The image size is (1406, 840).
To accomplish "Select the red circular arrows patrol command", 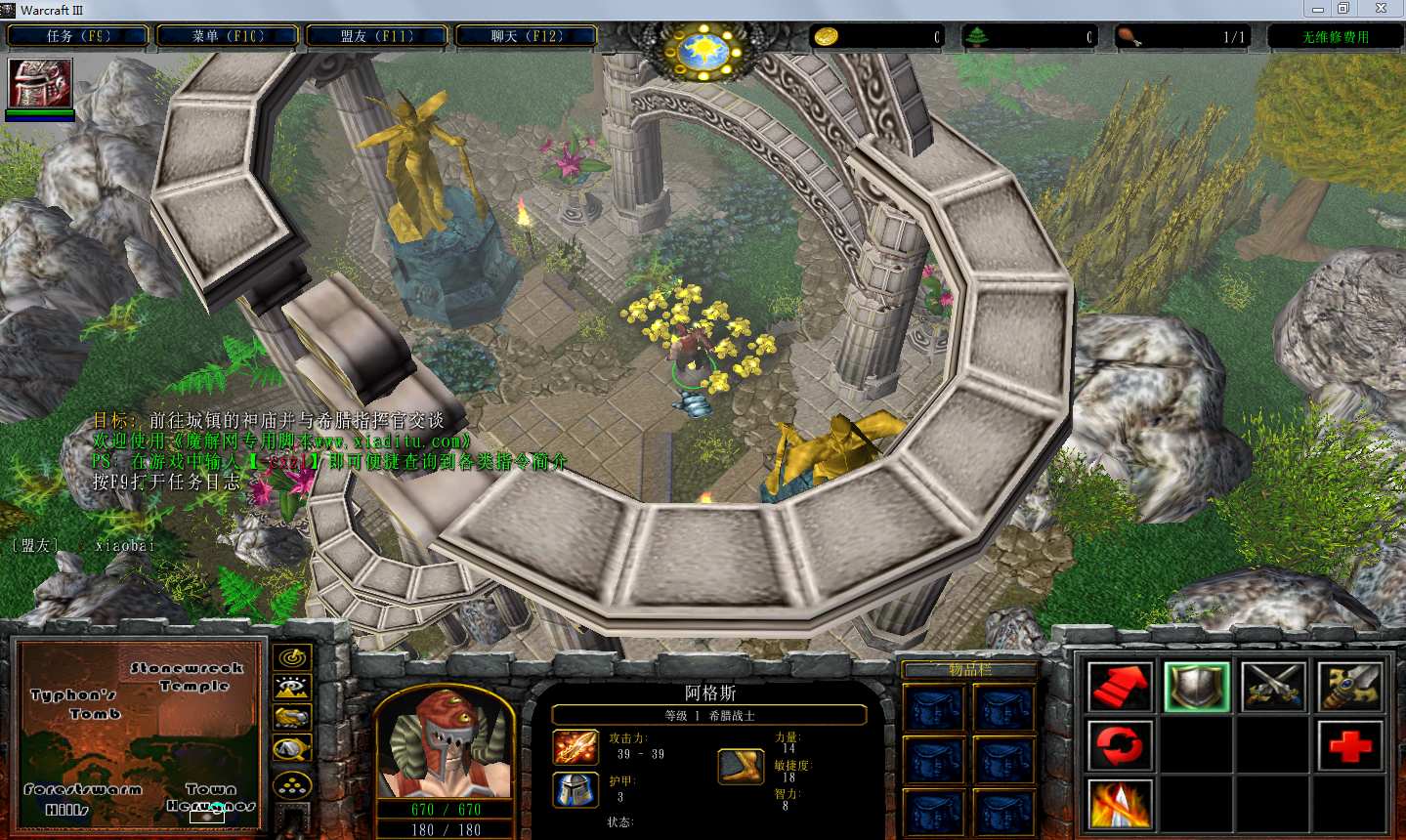I will 1120,746.
